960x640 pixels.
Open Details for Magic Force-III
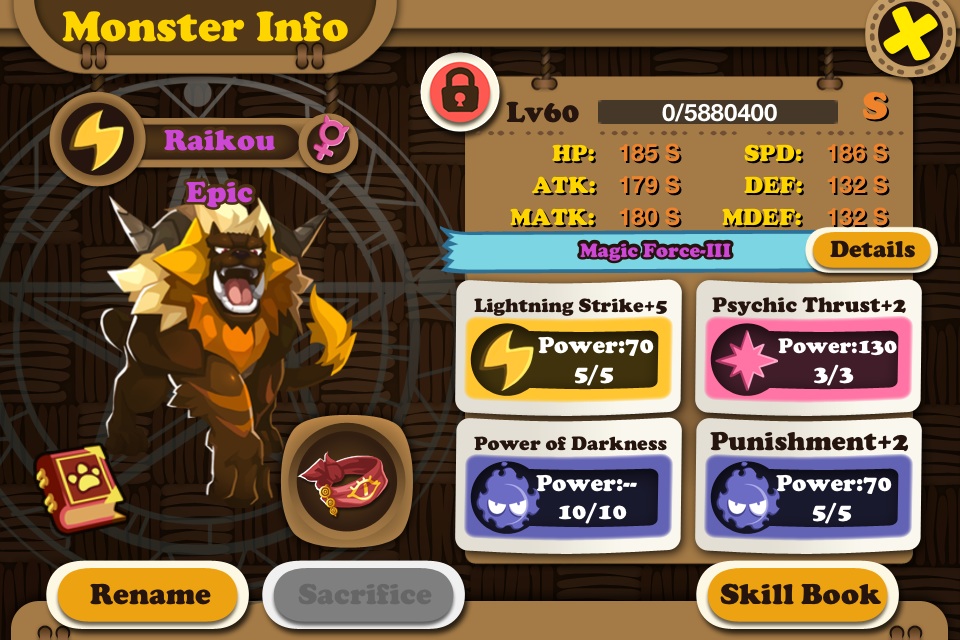pos(871,250)
